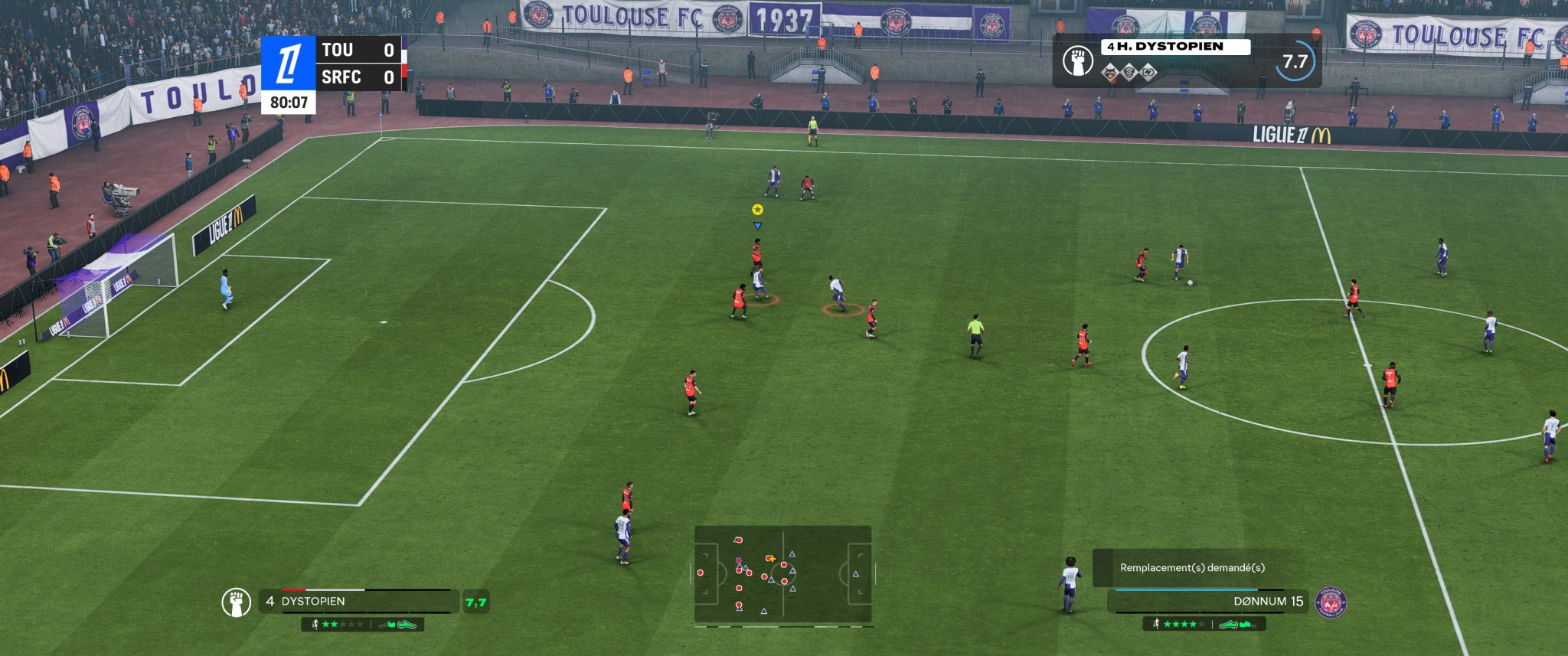
Task: Click the pitch radar minimap
Action: pos(782,573)
